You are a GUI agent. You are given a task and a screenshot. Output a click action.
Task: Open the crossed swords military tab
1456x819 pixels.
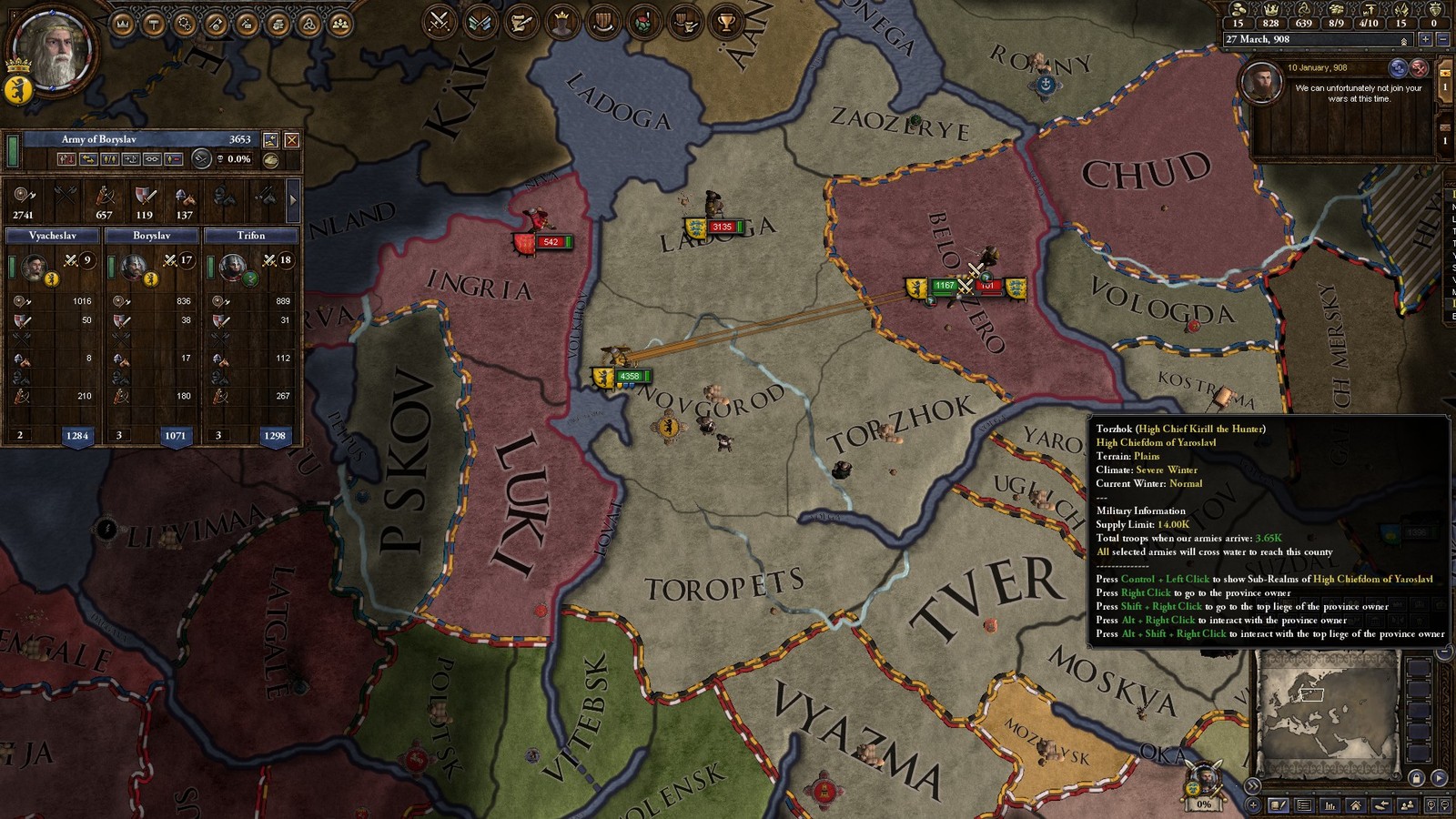click(x=440, y=22)
